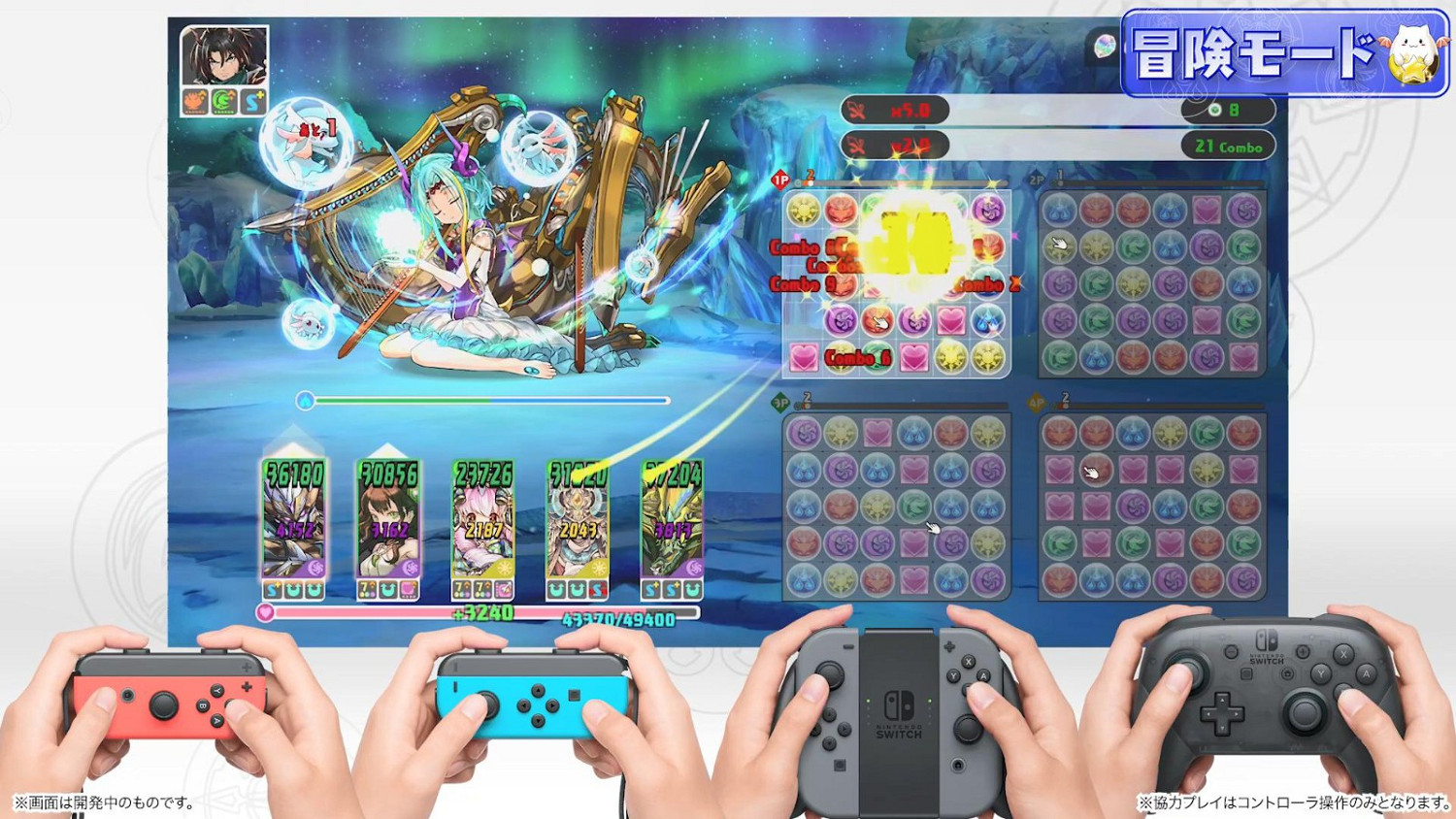
Task: Click the monster card with 36180 HP
Action: (293, 524)
